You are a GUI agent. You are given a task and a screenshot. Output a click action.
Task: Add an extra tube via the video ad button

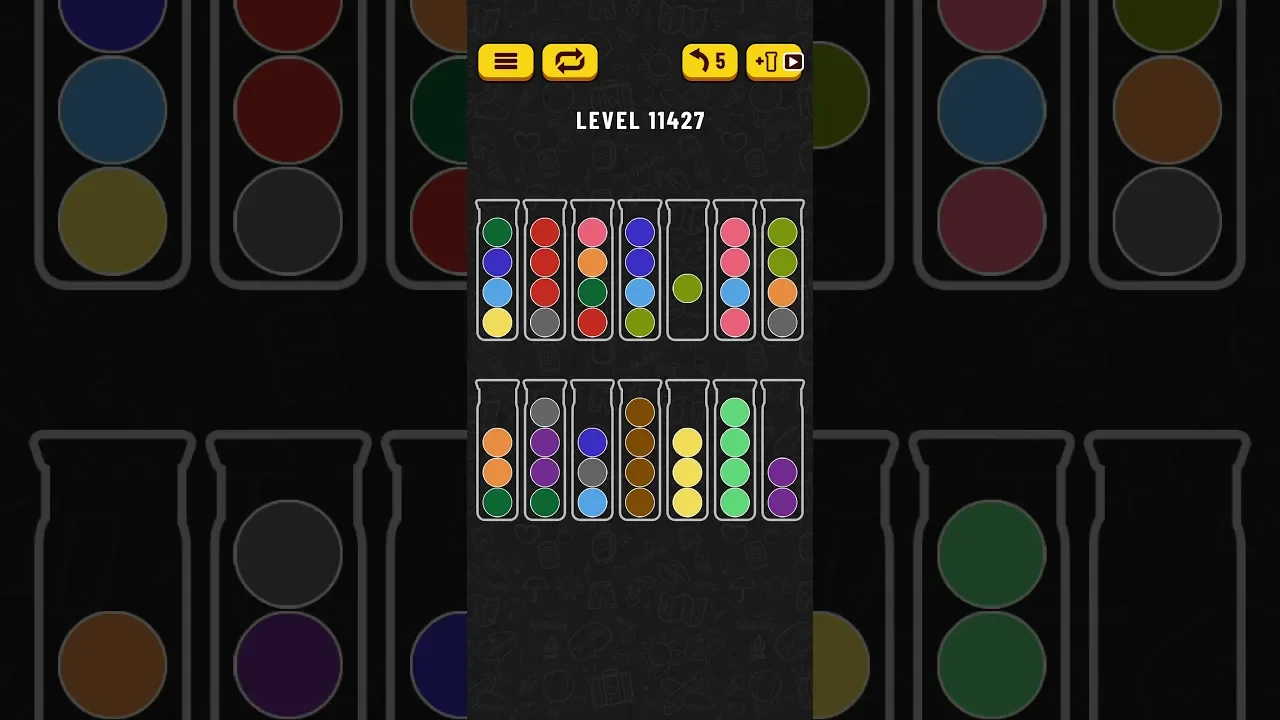(775, 62)
